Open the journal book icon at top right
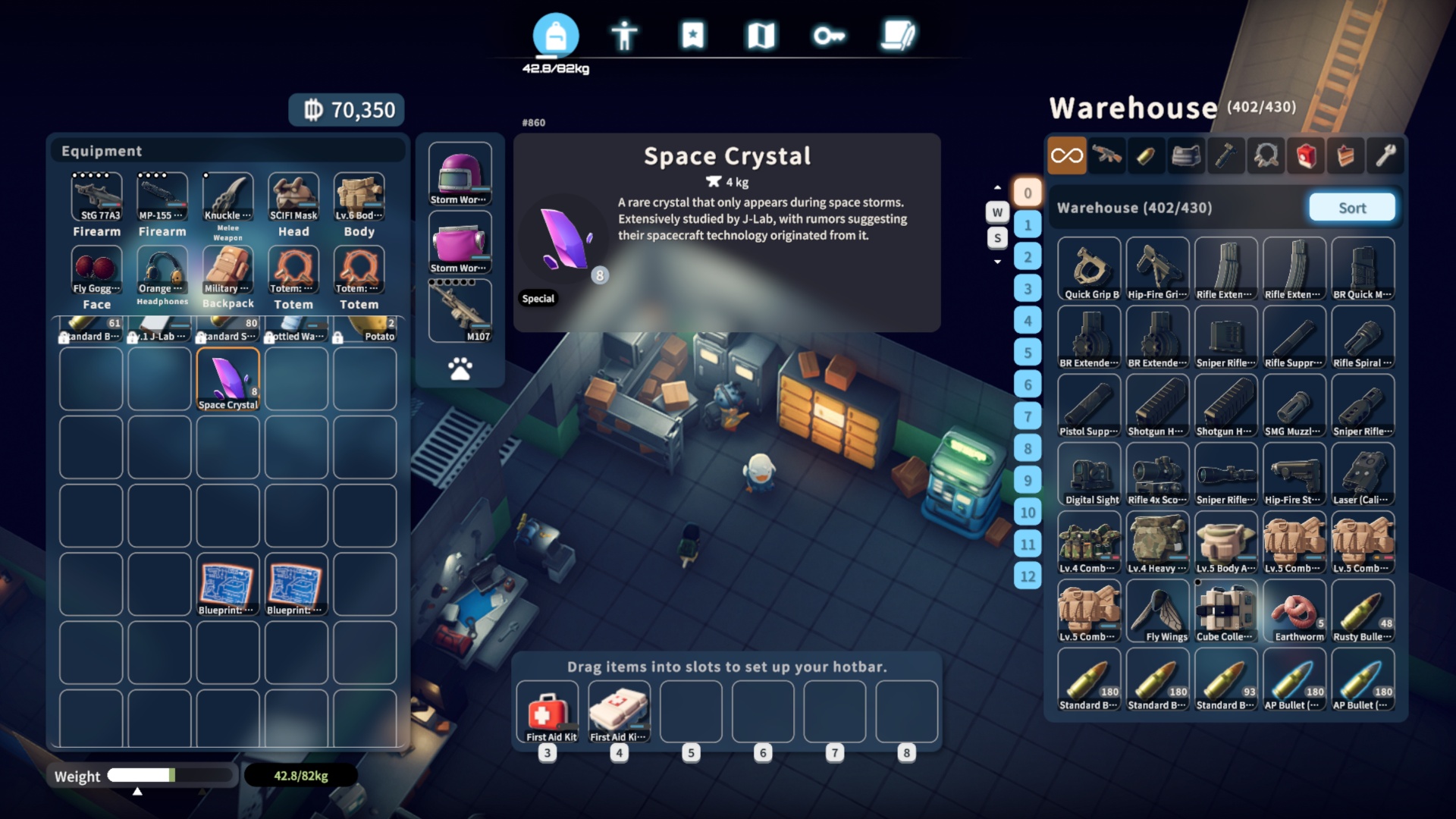Screen dimensions: 1456x819 point(899,34)
